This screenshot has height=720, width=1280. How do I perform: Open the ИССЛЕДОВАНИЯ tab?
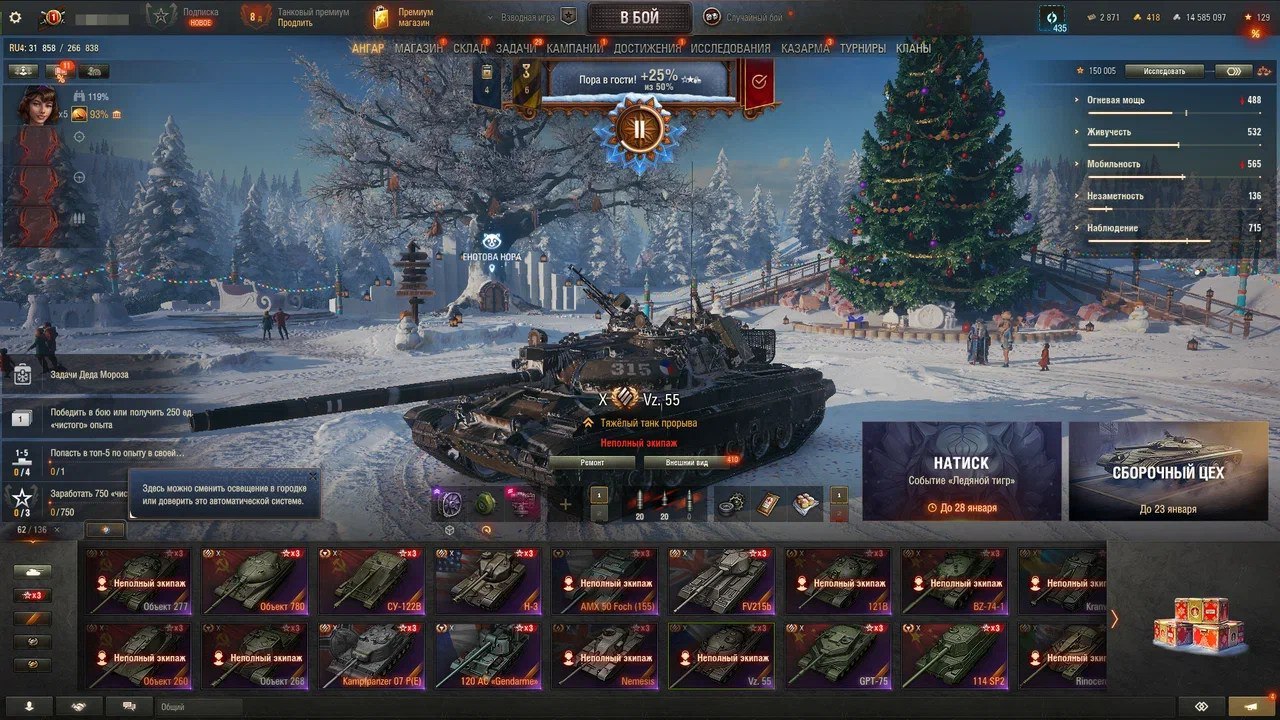730,48
